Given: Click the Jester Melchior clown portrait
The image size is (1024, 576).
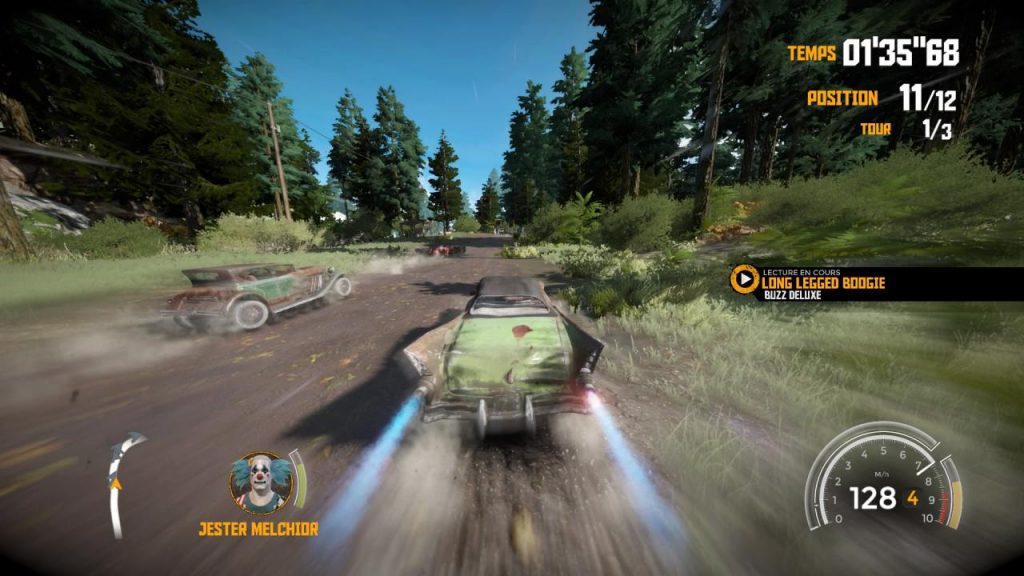Looking at the screenshot, I should tap(260, 483).
